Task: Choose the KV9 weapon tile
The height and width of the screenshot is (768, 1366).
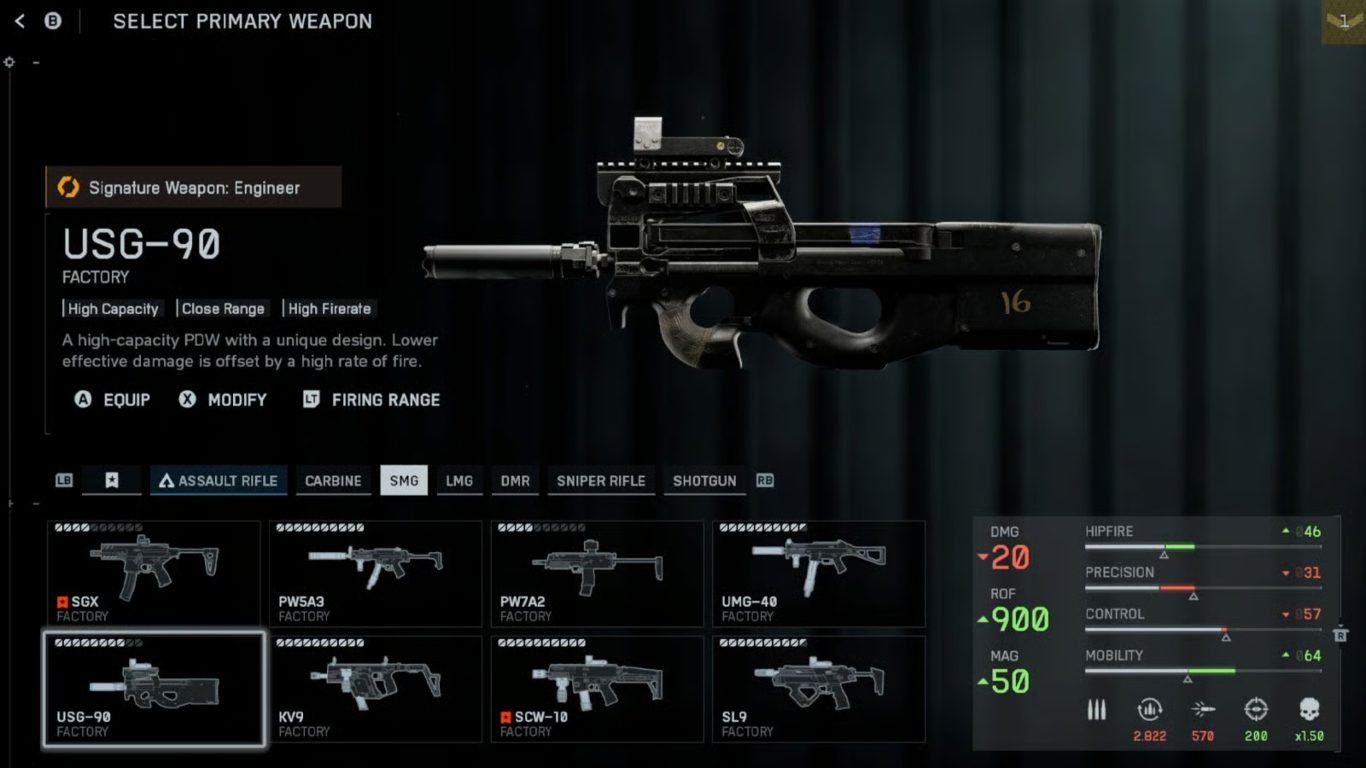Action: coord(375,689)
